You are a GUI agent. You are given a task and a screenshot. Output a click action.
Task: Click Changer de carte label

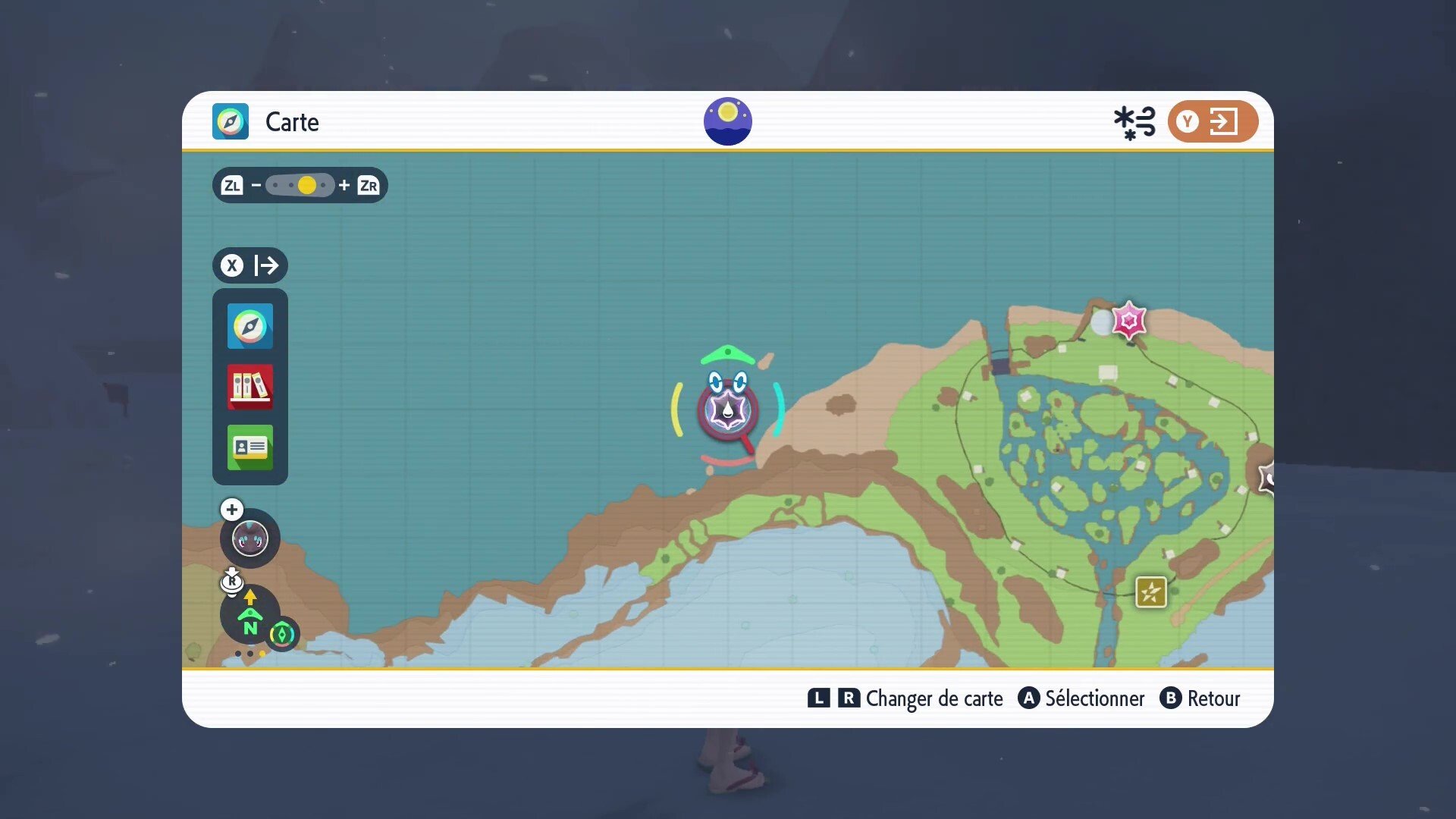tap(934, 698)
